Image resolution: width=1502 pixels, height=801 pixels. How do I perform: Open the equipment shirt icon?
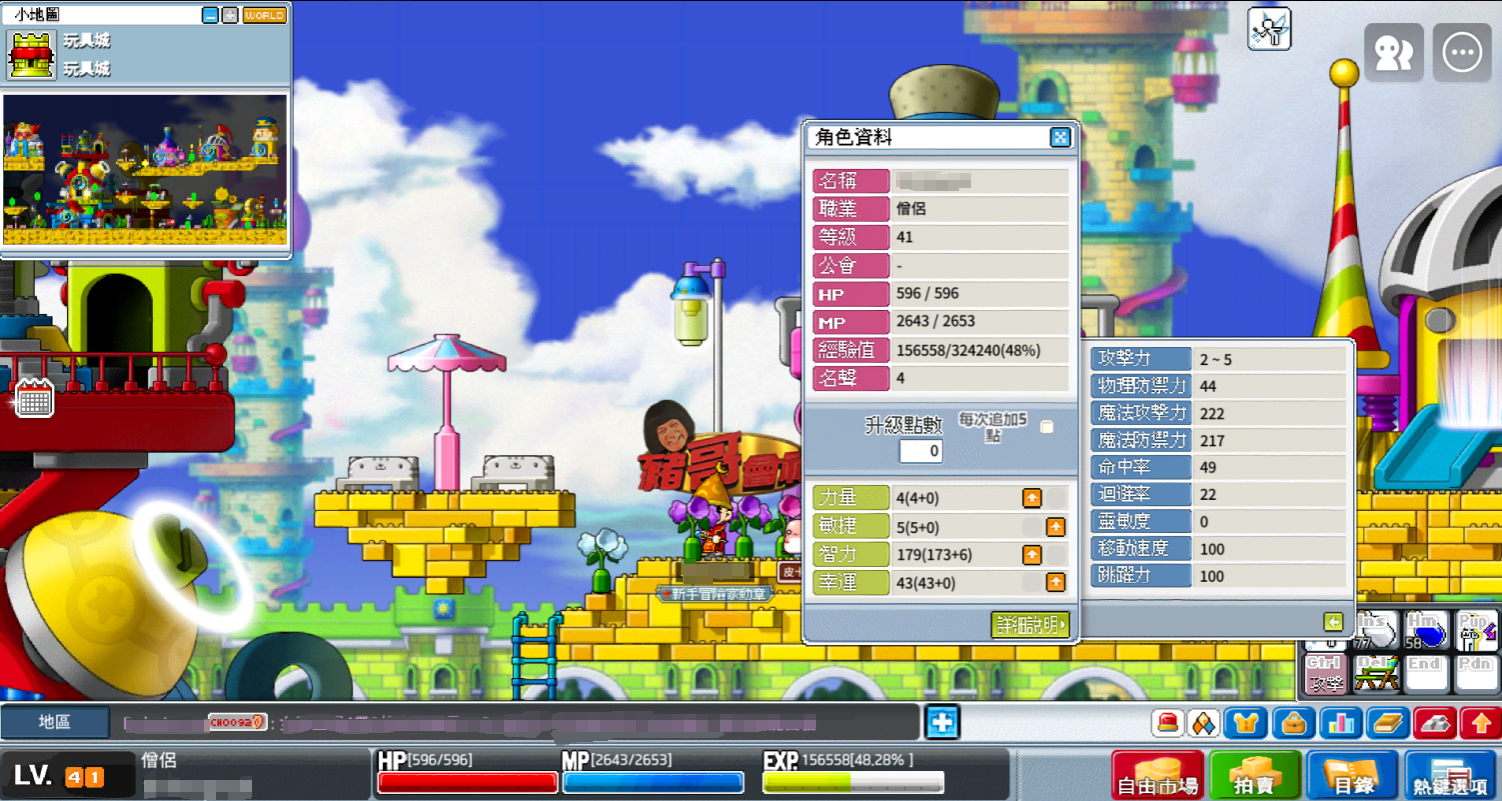(x=1247, y=722)
